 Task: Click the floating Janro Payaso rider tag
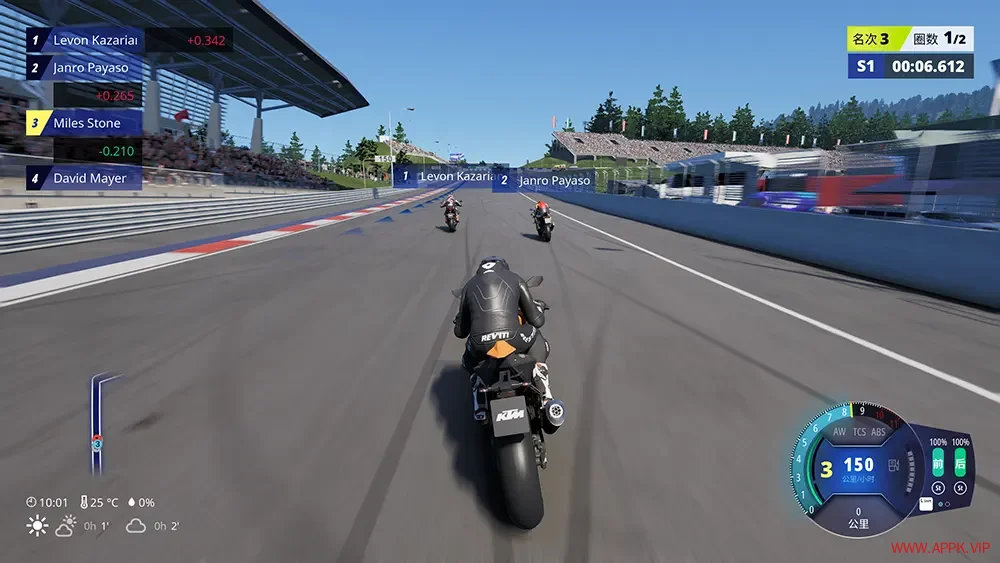click(x=545, y=181)
